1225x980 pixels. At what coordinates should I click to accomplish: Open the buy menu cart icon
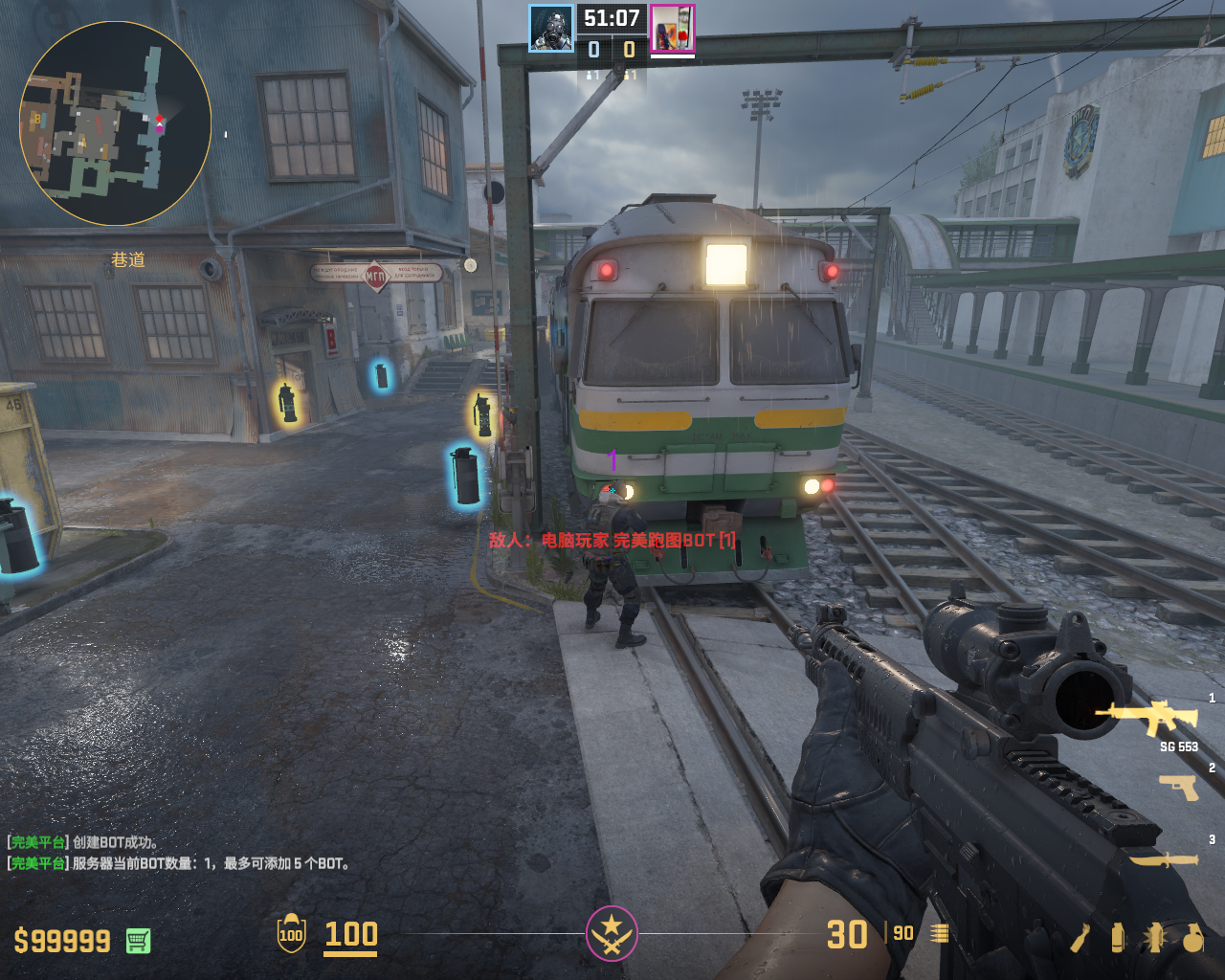[x=138, y=941]
